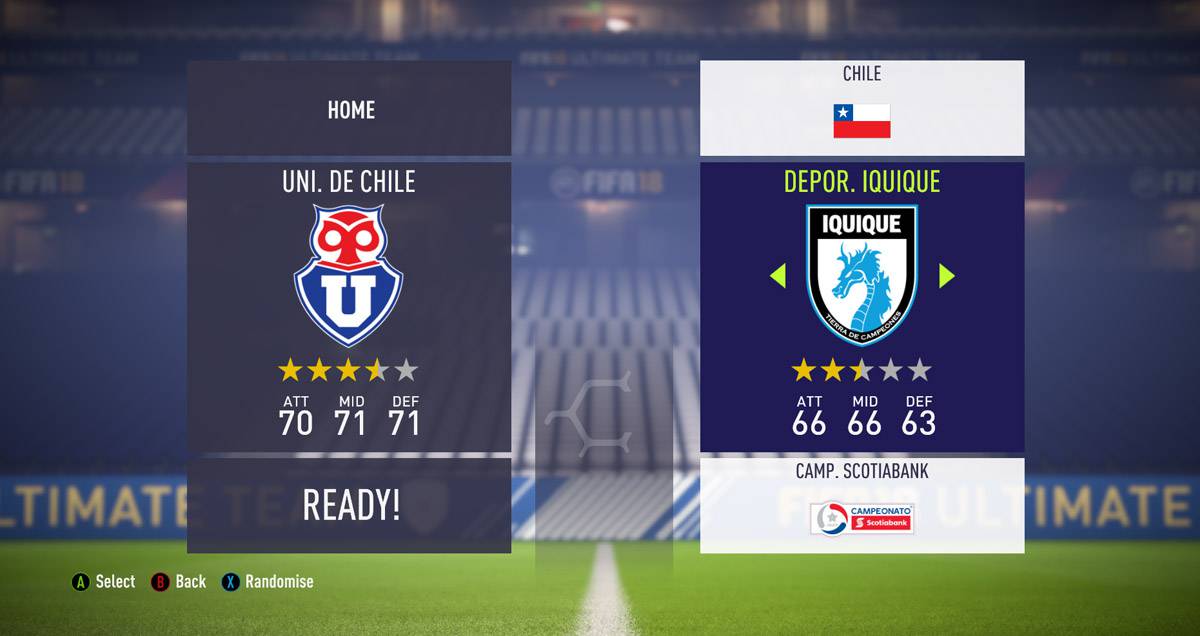The width and height of the screenshot is (1200, 636).
Task: Click the READY! panel
Action: tap(349, 505)
